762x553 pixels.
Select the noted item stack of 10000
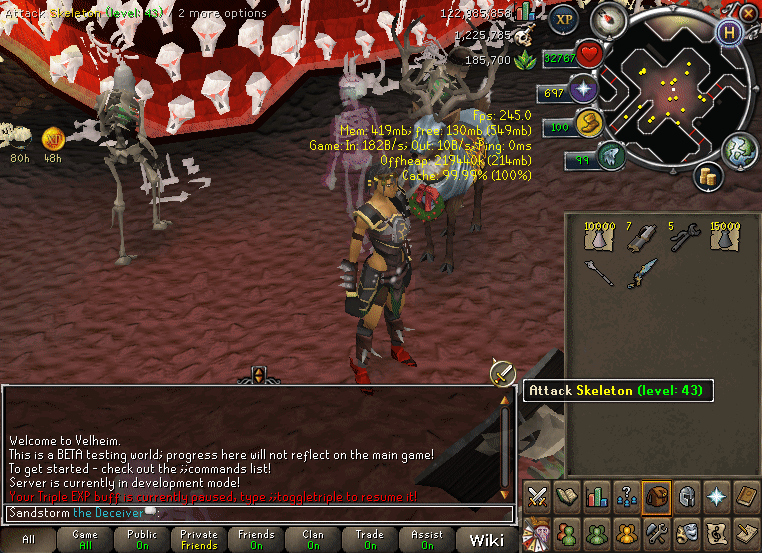coord(598,236)
